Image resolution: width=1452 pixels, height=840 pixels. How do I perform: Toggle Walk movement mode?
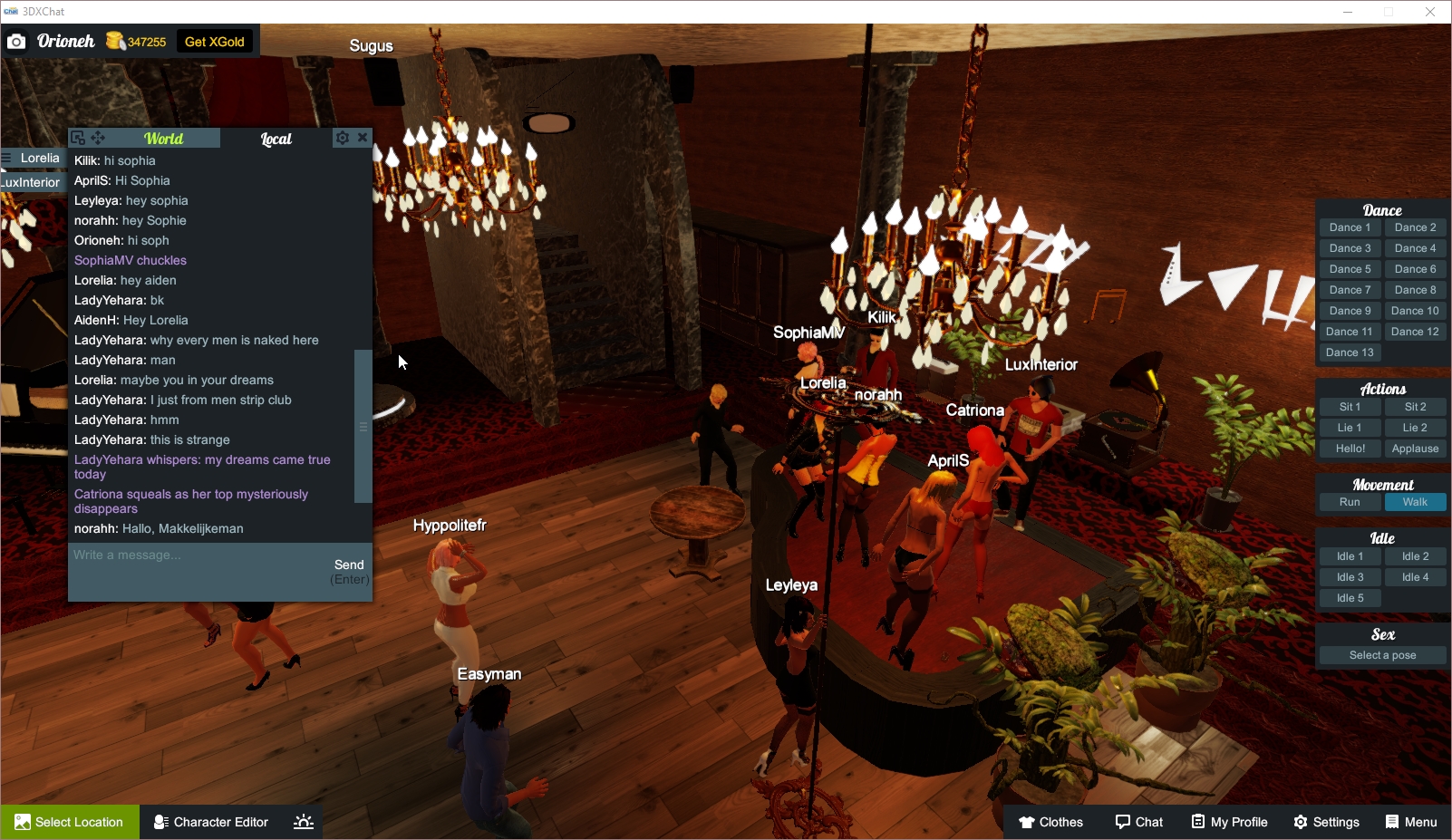[x=1415, y=502]
